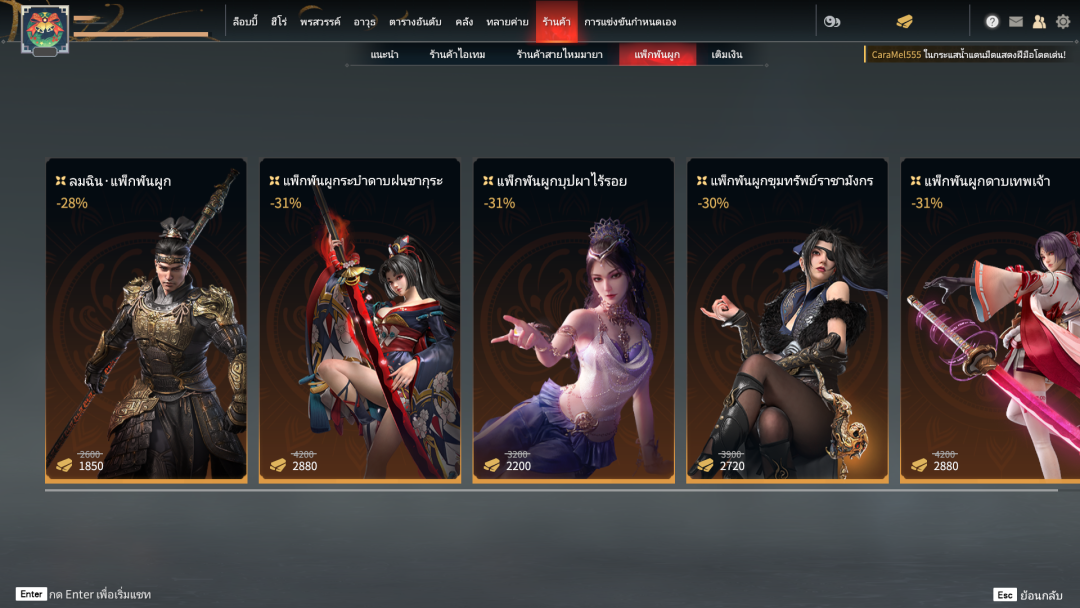1080x608 pixels.
Task: Show the ตารางอันดับ leaderboard
Action: (x=415, y=21)
